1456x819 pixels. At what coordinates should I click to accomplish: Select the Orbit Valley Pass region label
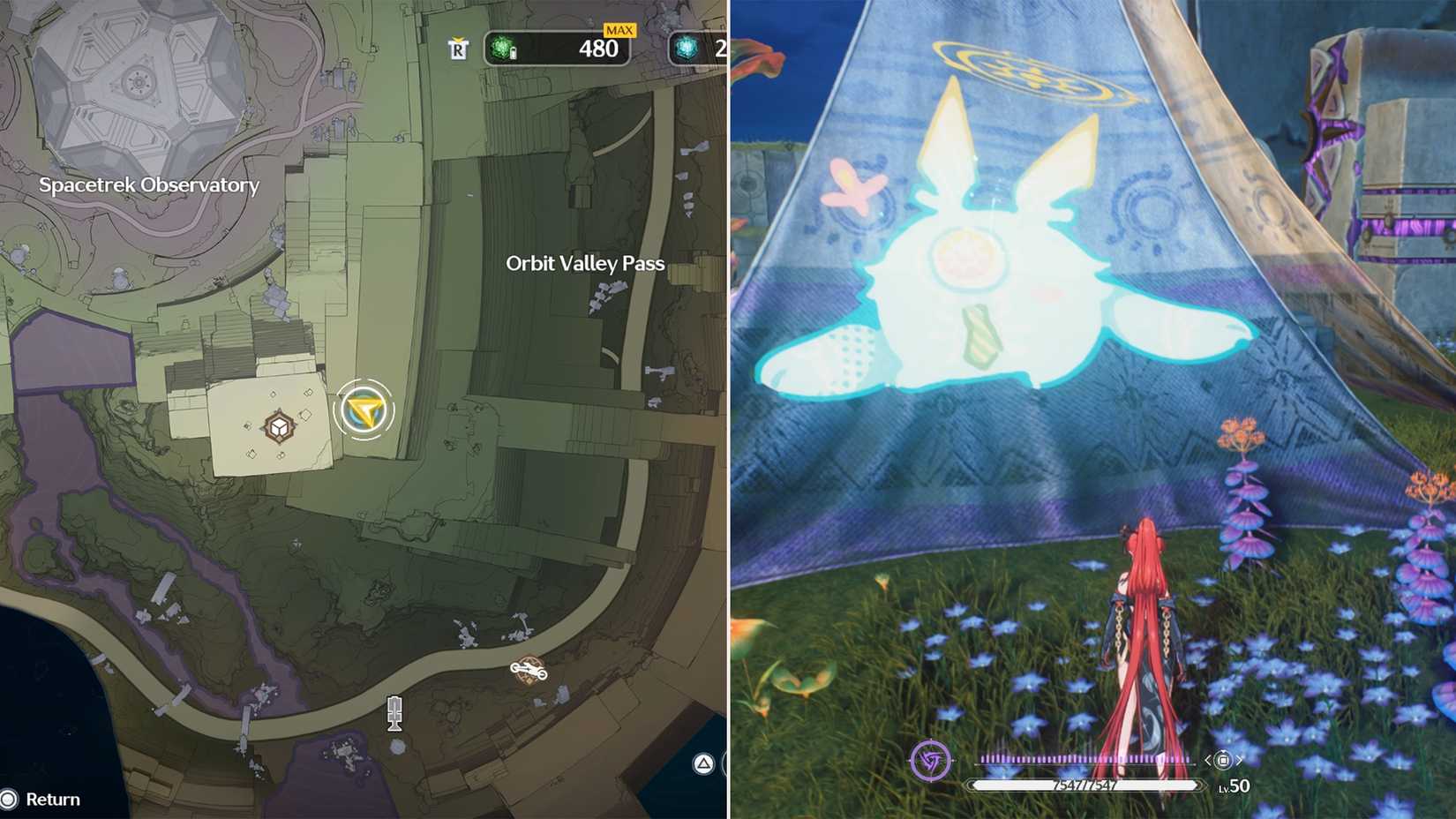(x=586, y=262)
